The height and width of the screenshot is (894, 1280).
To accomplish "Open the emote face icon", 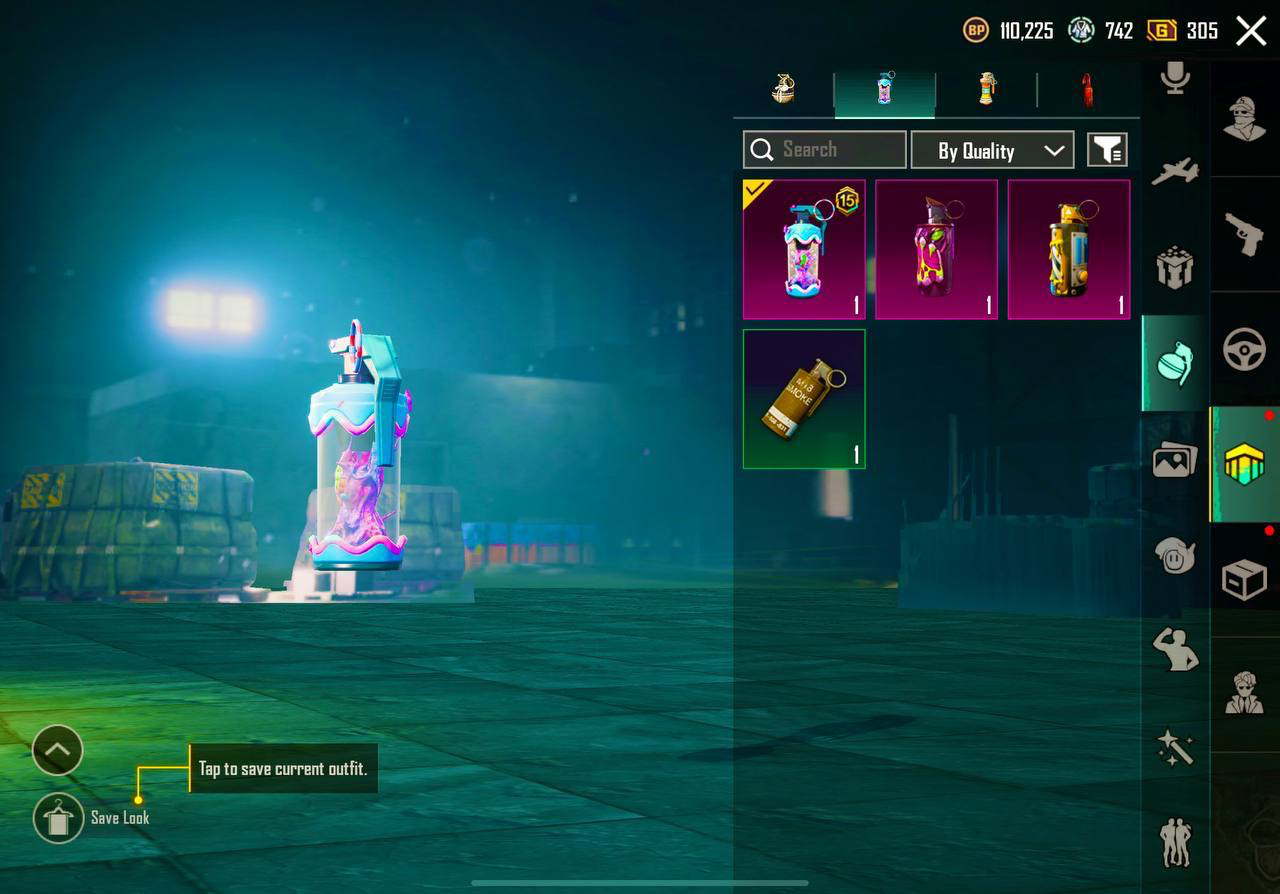I will (1174, 557).
